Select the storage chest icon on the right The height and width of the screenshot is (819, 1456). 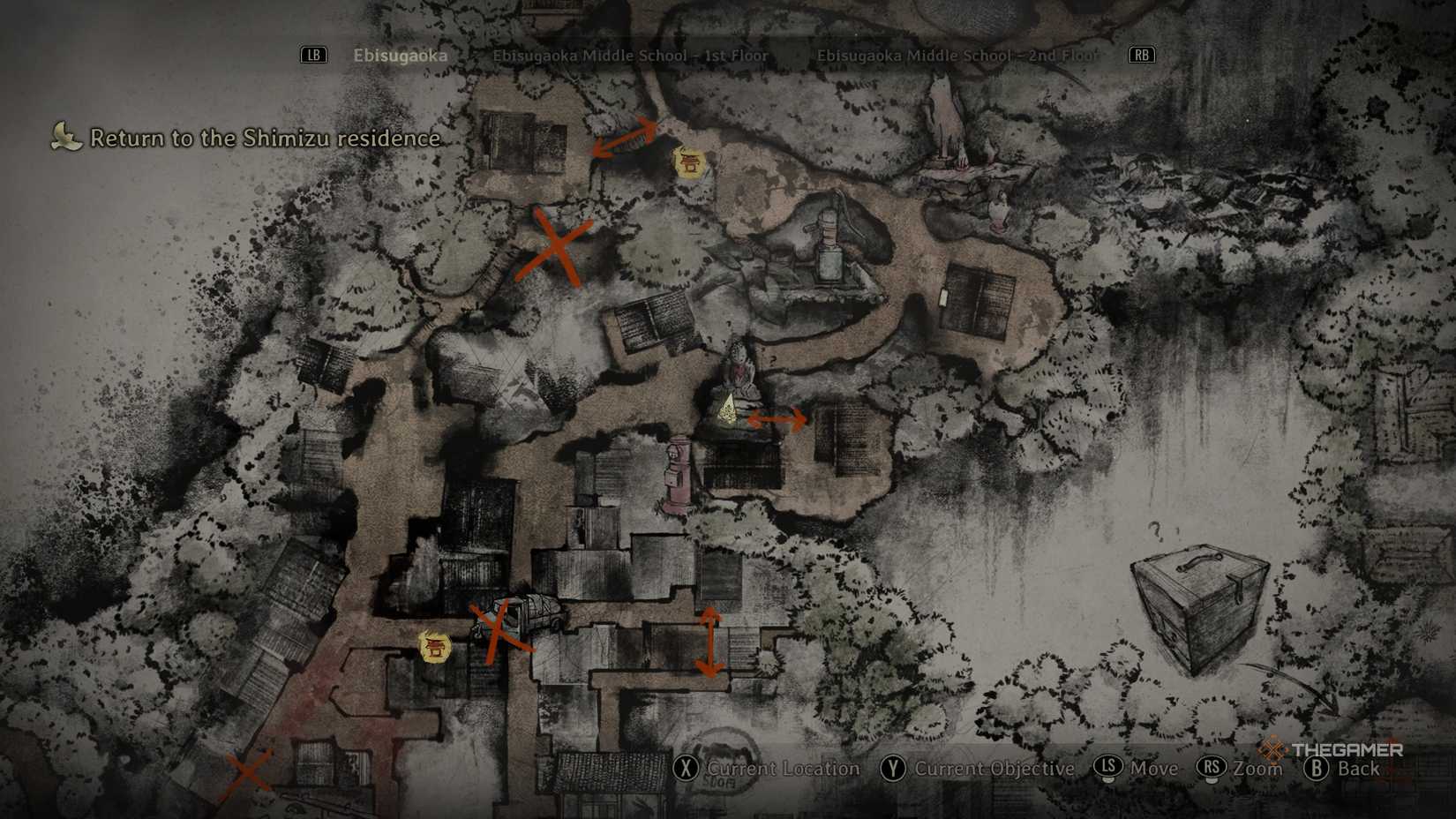pos(1202,600)
